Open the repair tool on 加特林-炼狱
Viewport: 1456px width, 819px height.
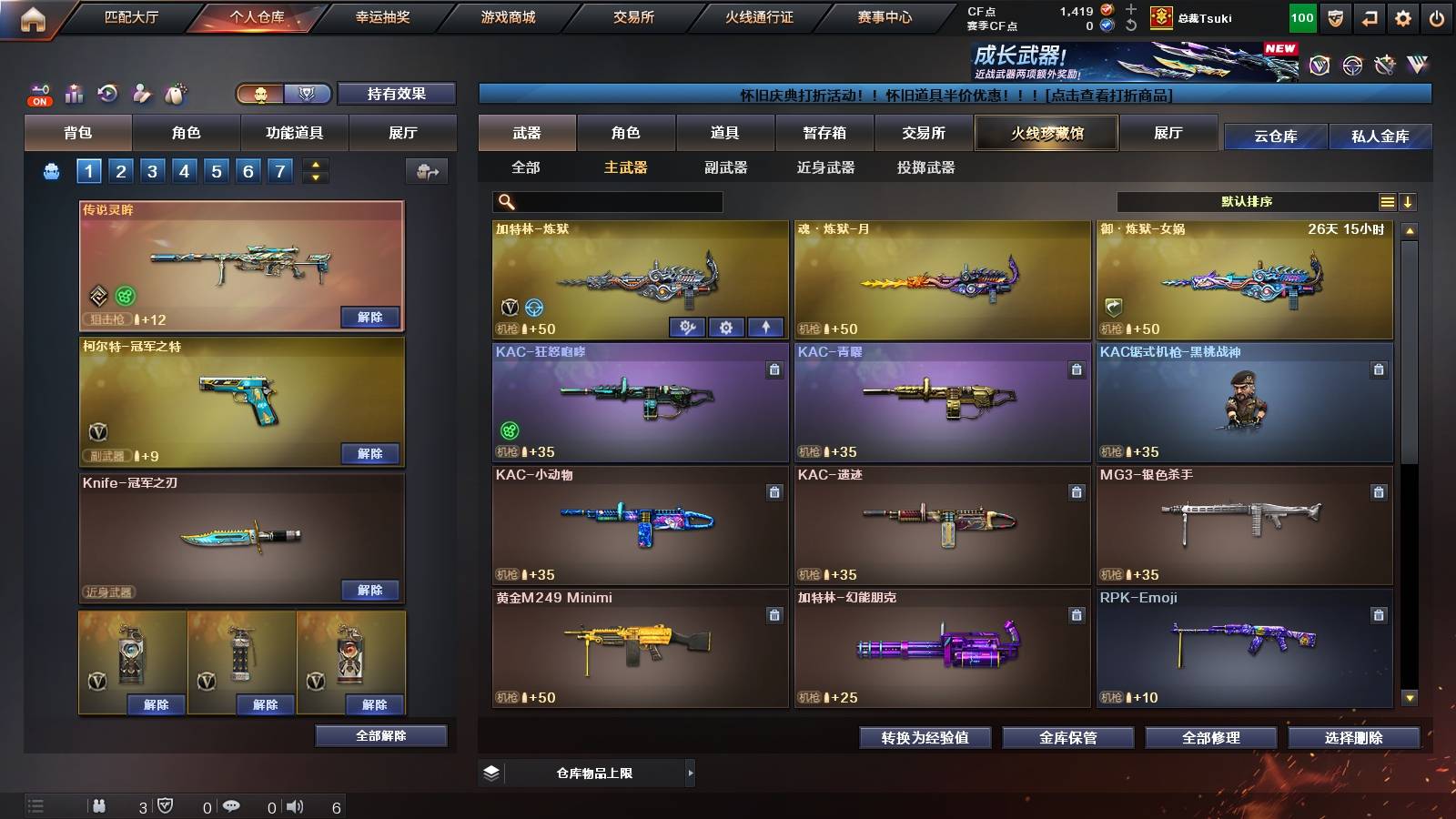(x=689, y=327)
